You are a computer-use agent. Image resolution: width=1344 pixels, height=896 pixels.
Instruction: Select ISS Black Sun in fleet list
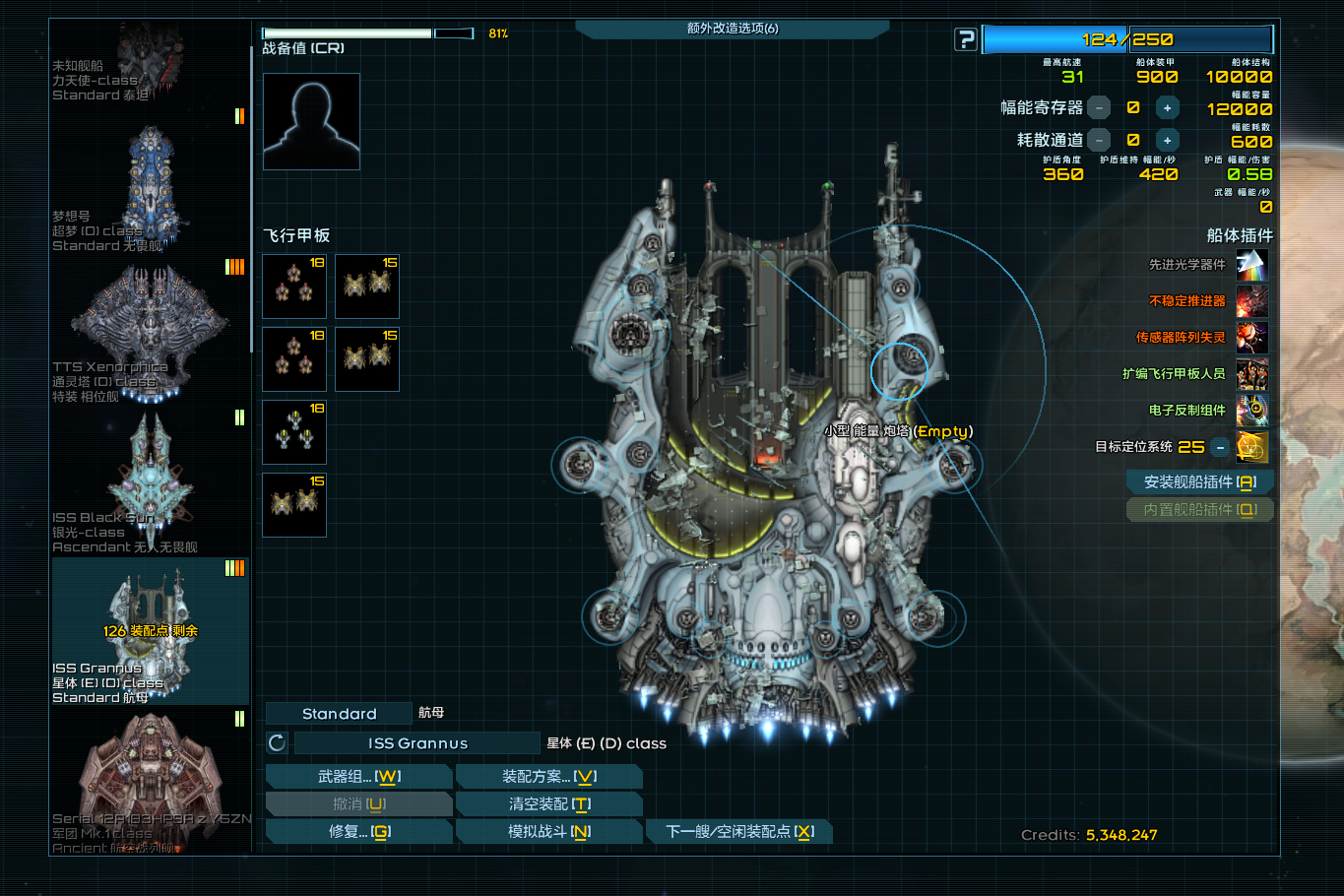pyautogui.click(x=150, y=480)
